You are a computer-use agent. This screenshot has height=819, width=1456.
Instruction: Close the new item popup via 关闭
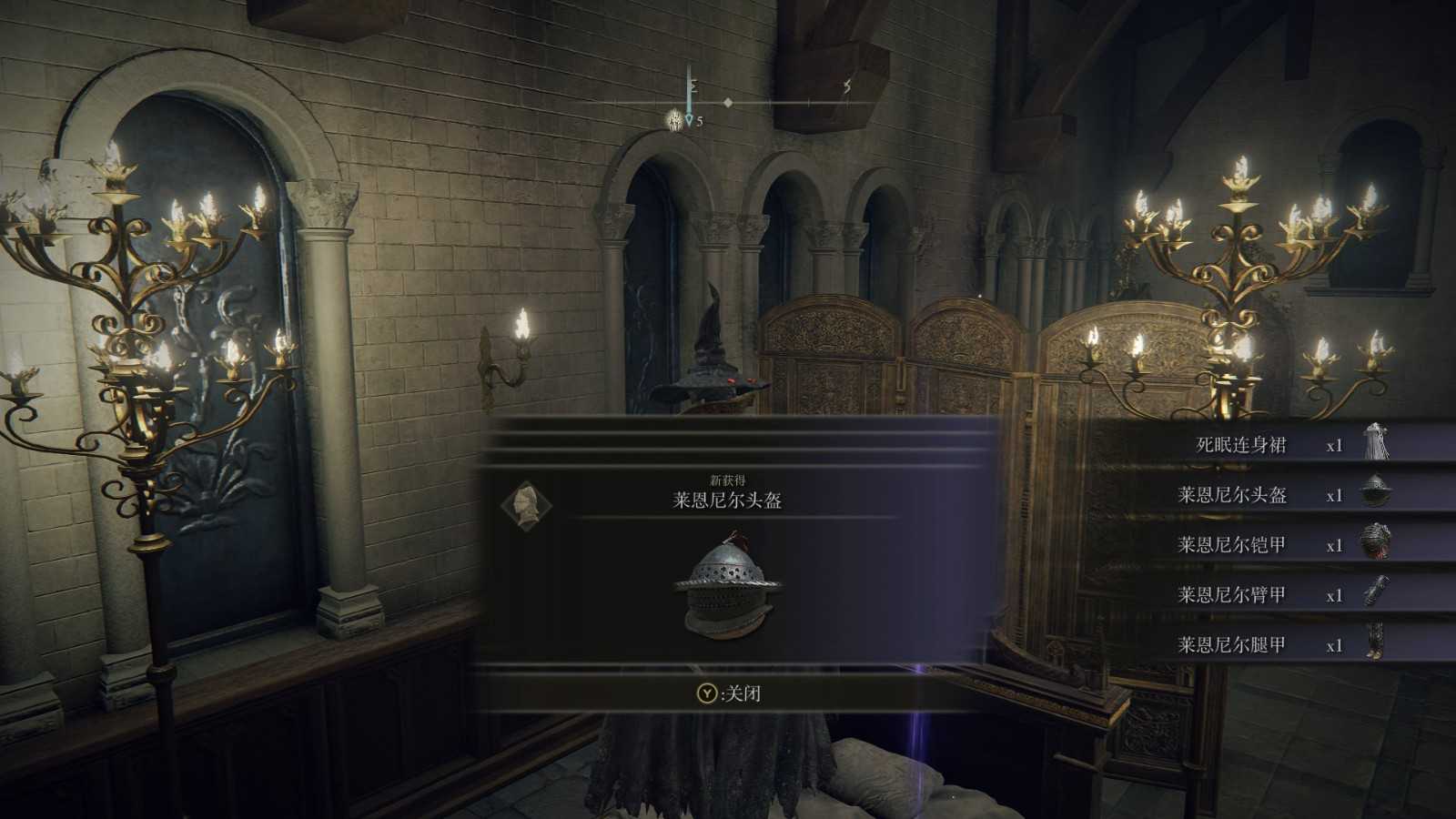[729, 693]
